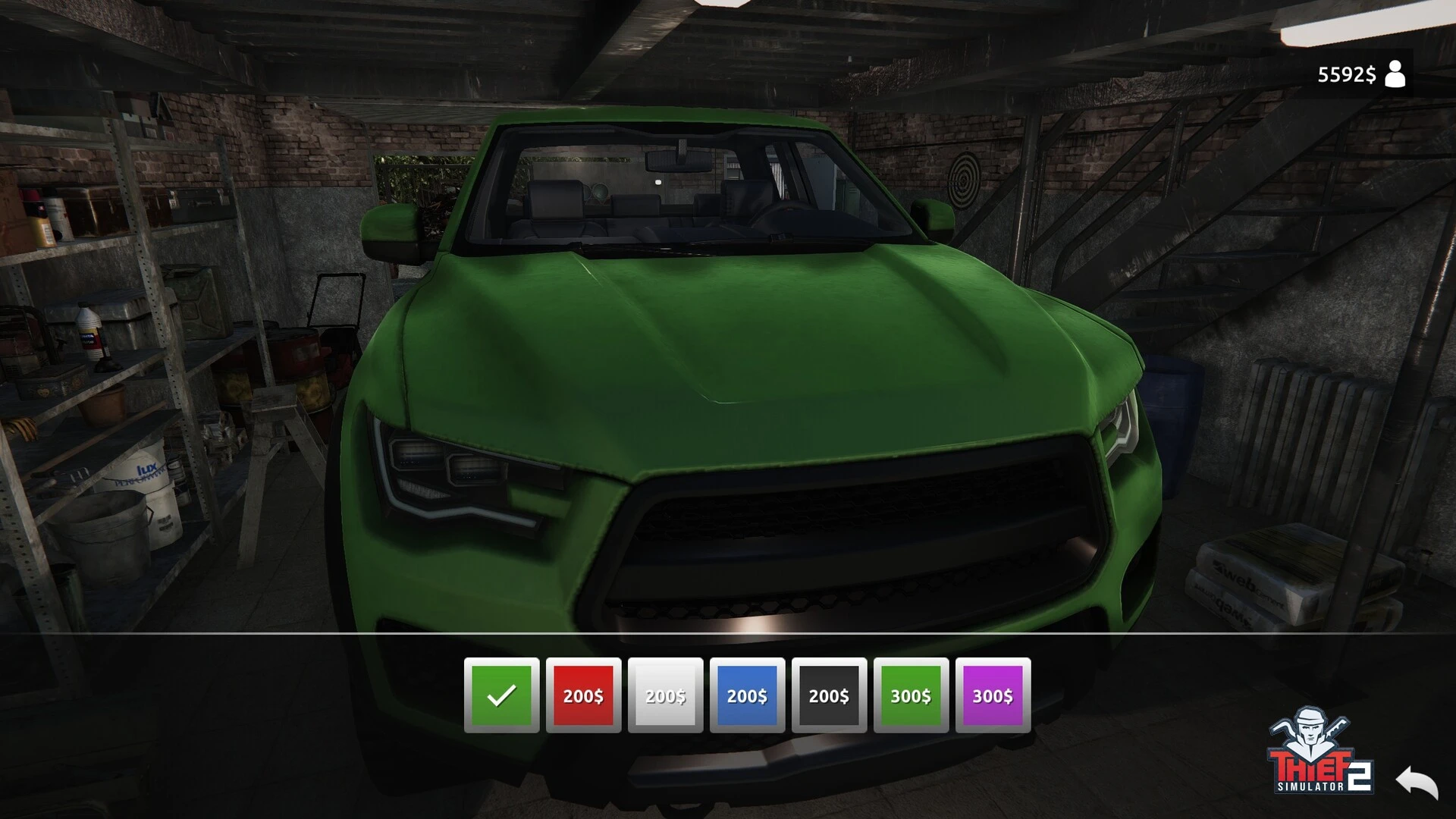Pick the blue paint color swatch
This screenshot has height=819, width=1456.
click(747, 695)
